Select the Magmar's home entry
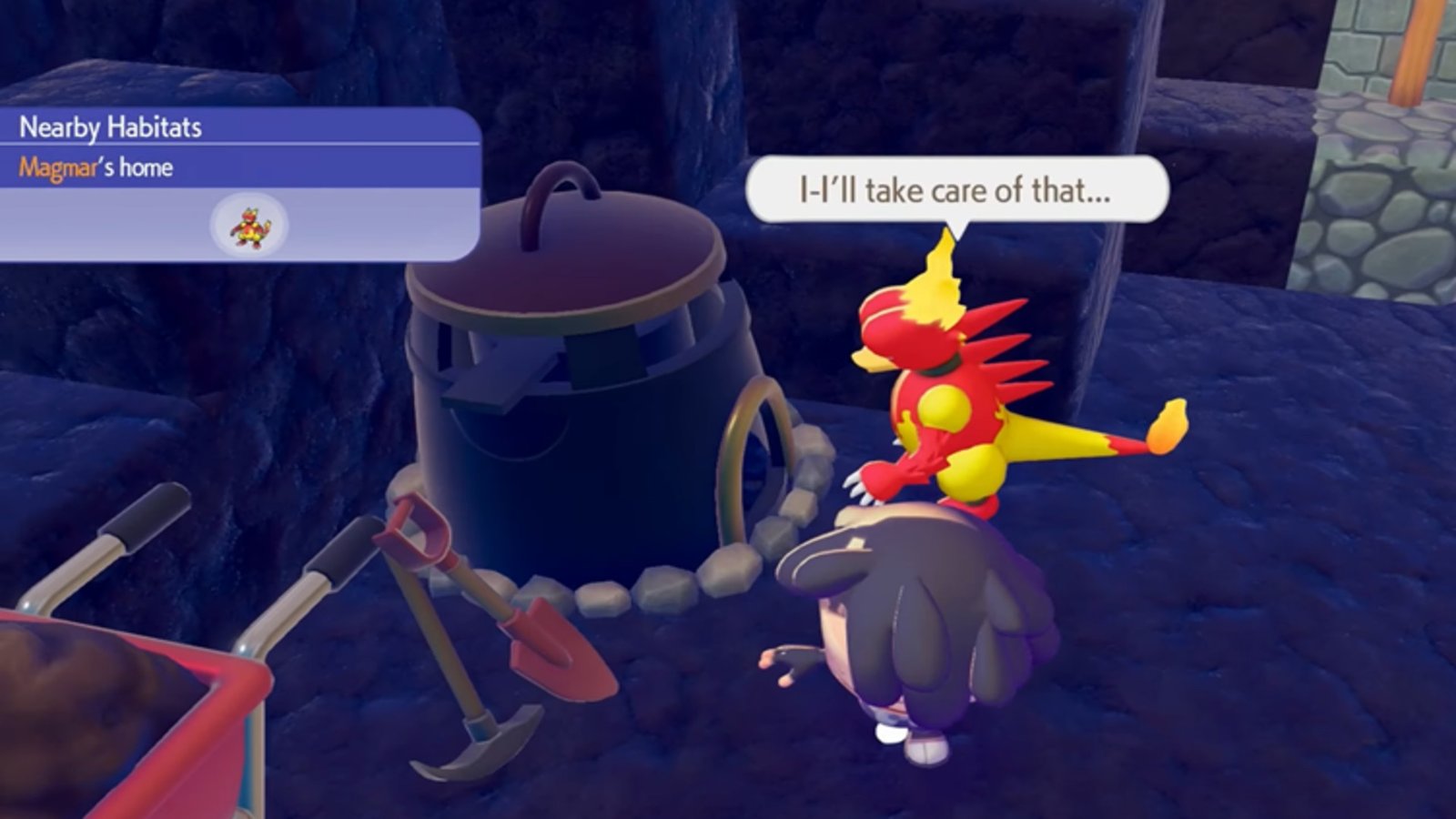The width and height of the screenshot is (1456, 819). [96, 167]
